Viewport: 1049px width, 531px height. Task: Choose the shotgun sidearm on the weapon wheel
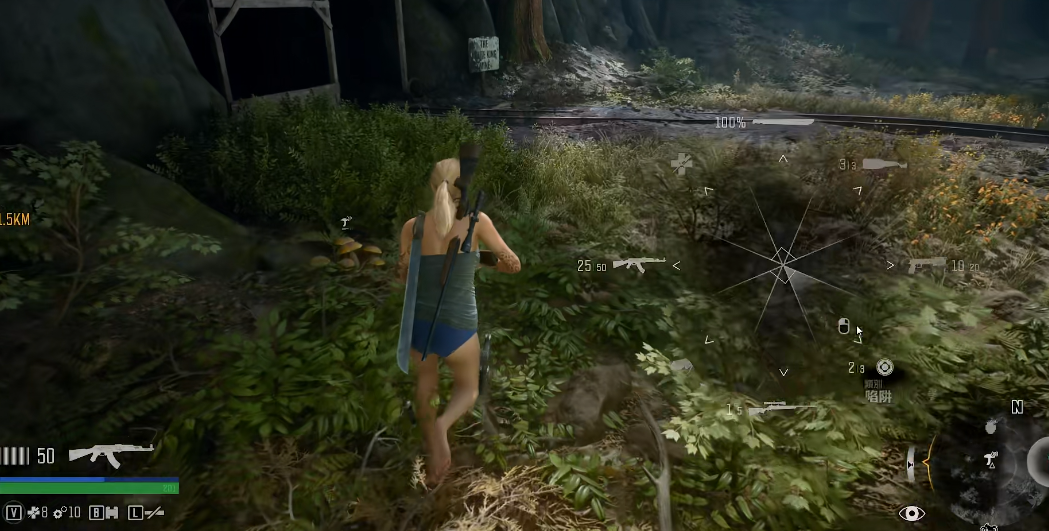pos(926,264)
